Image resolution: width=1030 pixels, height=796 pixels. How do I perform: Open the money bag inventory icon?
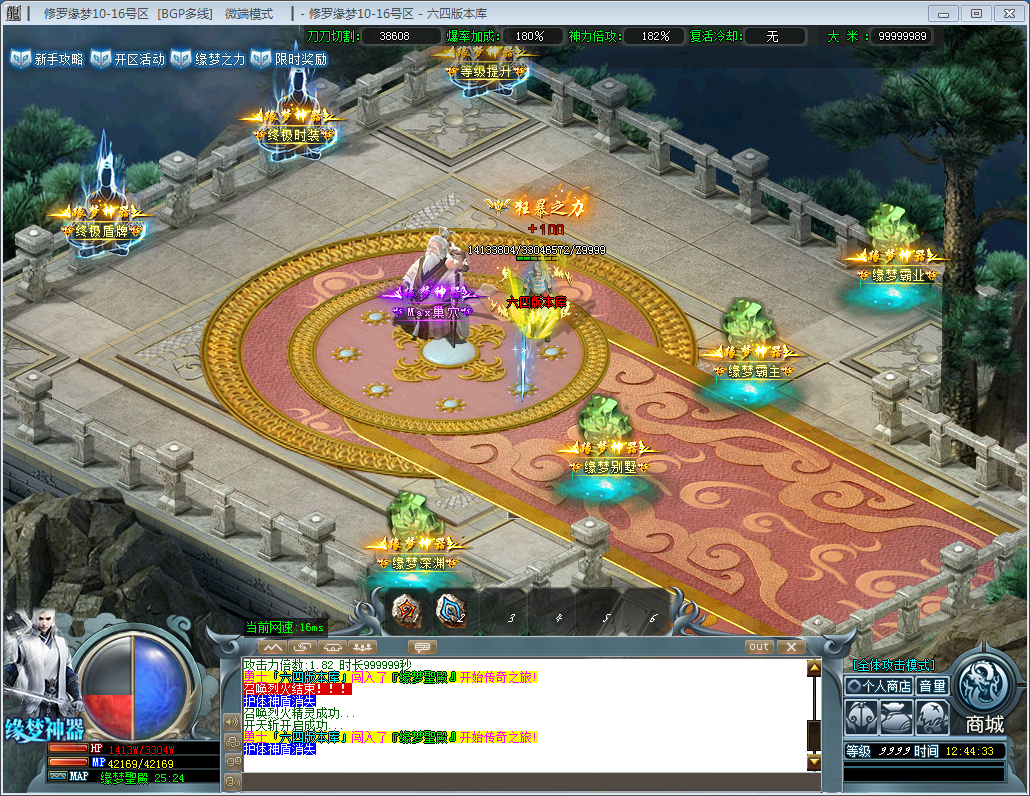(x=897, y=716)
